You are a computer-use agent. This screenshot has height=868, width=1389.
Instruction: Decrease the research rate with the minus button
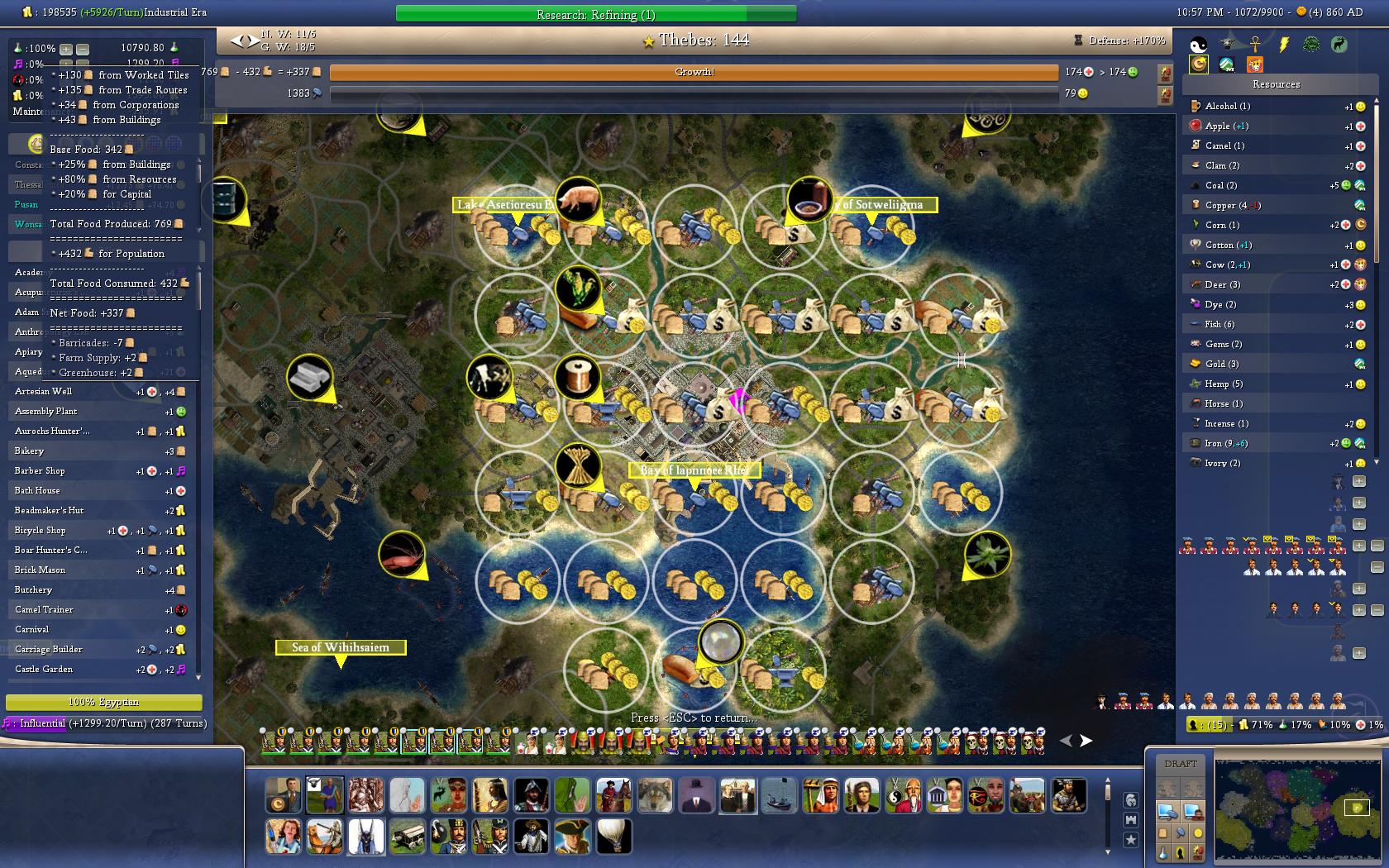[x=82, y=49]
